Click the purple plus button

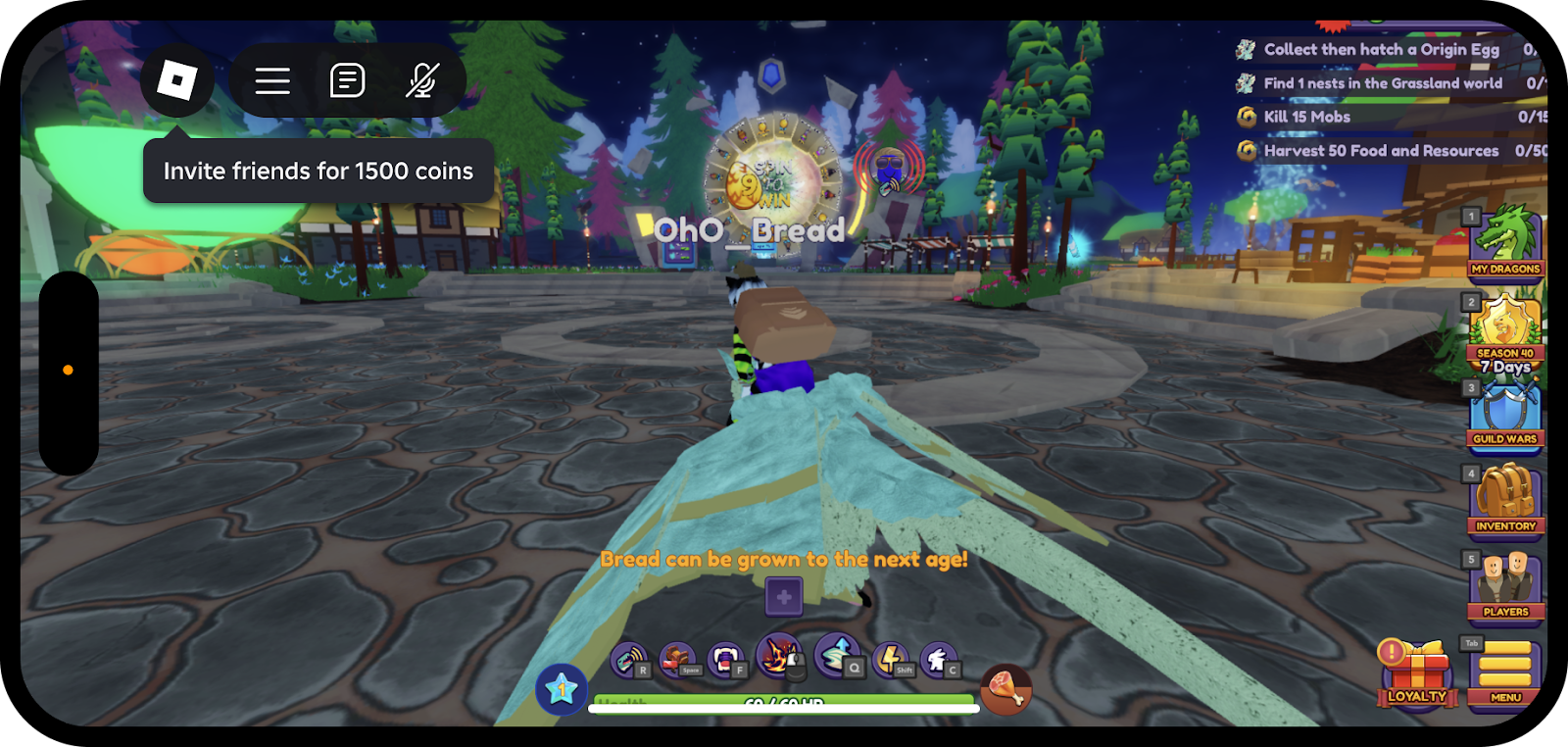coord(783,596)
